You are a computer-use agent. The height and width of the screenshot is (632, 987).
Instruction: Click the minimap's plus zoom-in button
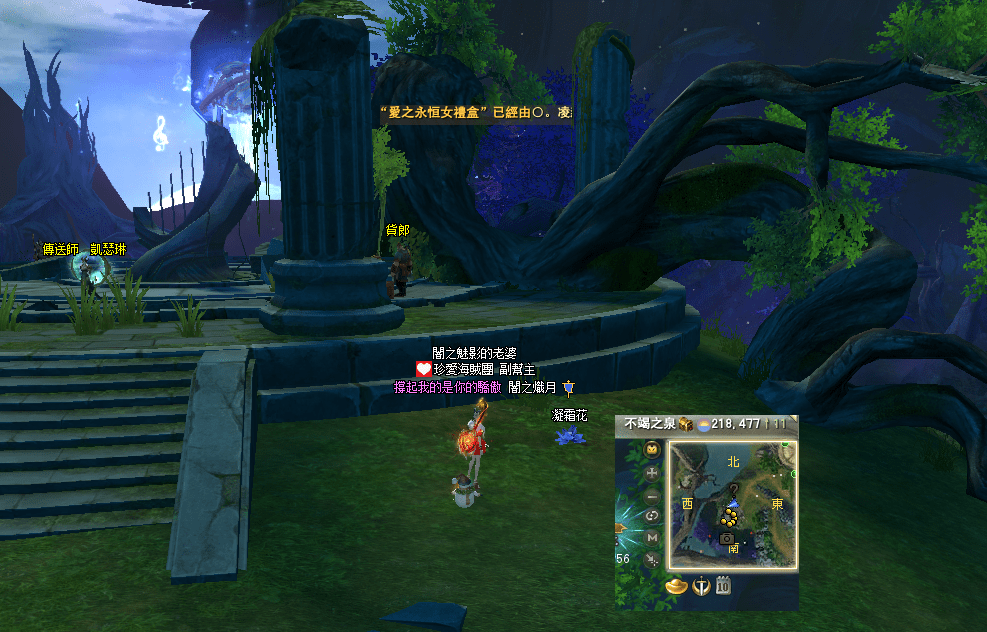point(653,472)
